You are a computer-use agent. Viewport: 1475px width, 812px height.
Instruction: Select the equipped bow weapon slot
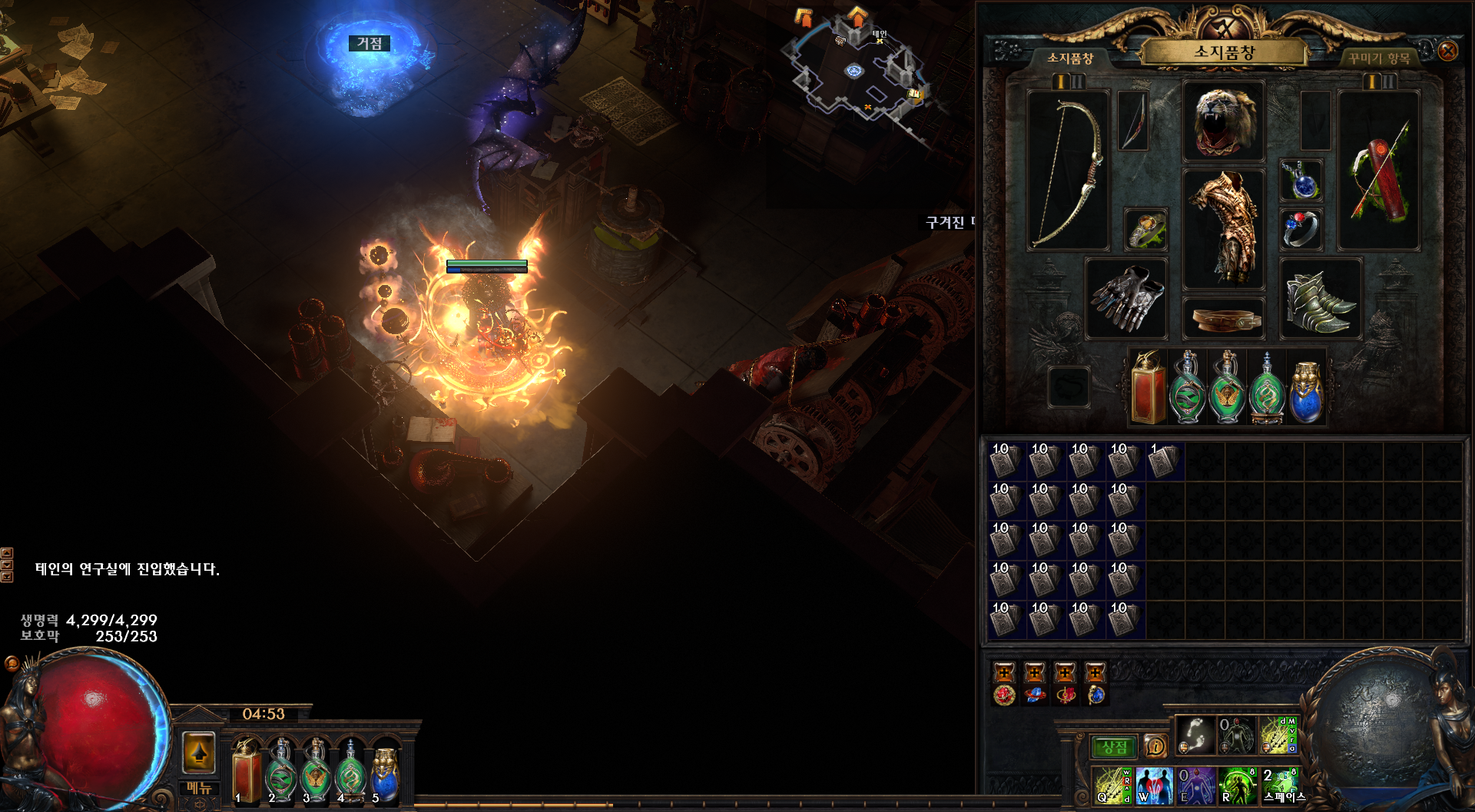click(x=1068, y=171)
